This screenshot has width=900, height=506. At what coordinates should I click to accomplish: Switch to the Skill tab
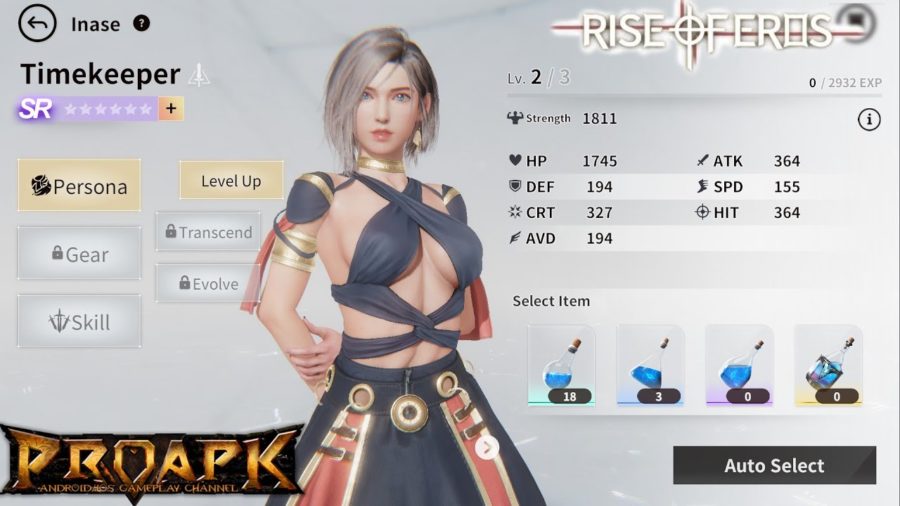[79, 322]
